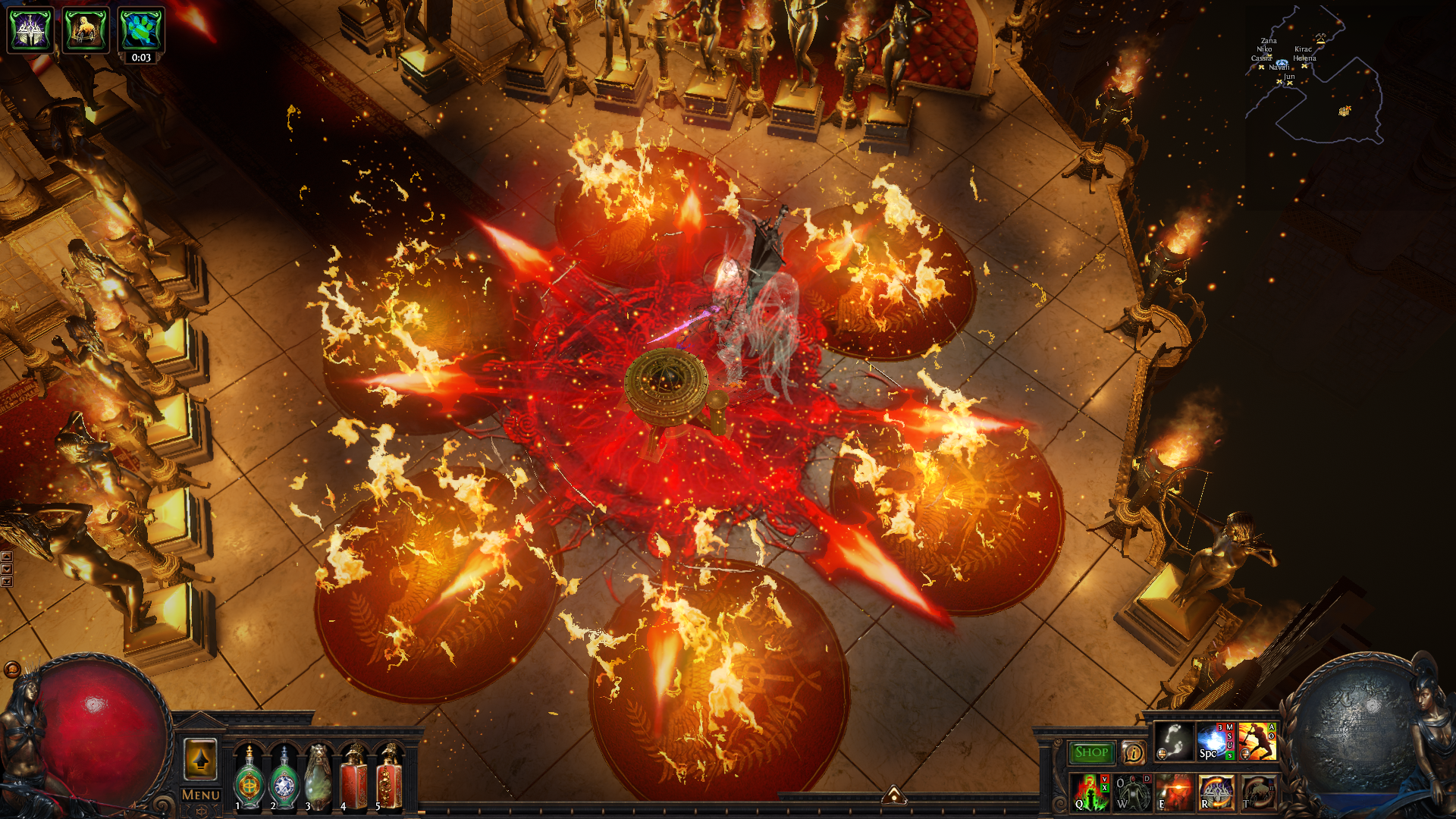
Task: Activate the winged crest skill on R
Action: click(x=1216, y=792)
